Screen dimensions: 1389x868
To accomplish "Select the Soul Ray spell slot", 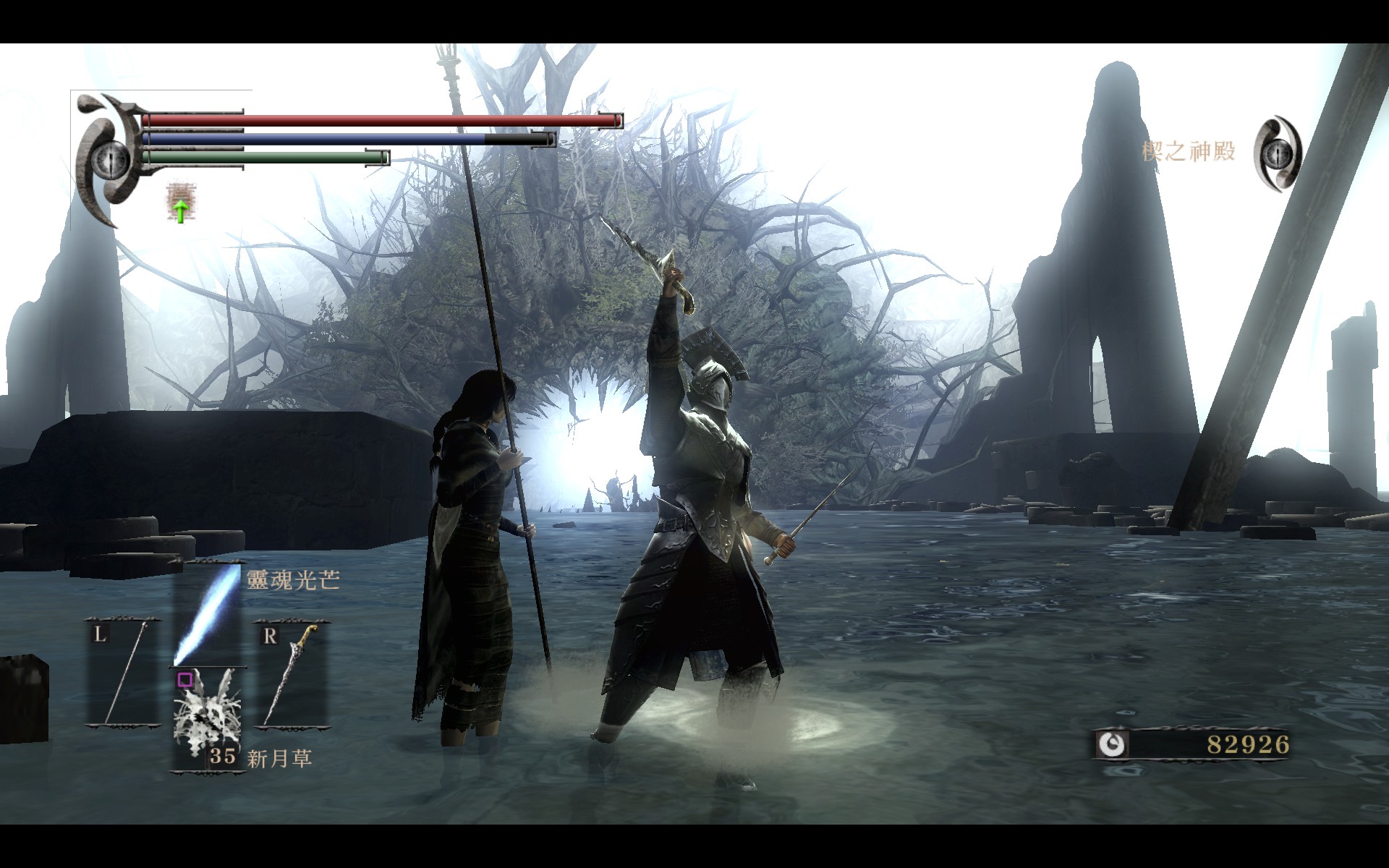I will pyautogui.click(x=208, y=615).
